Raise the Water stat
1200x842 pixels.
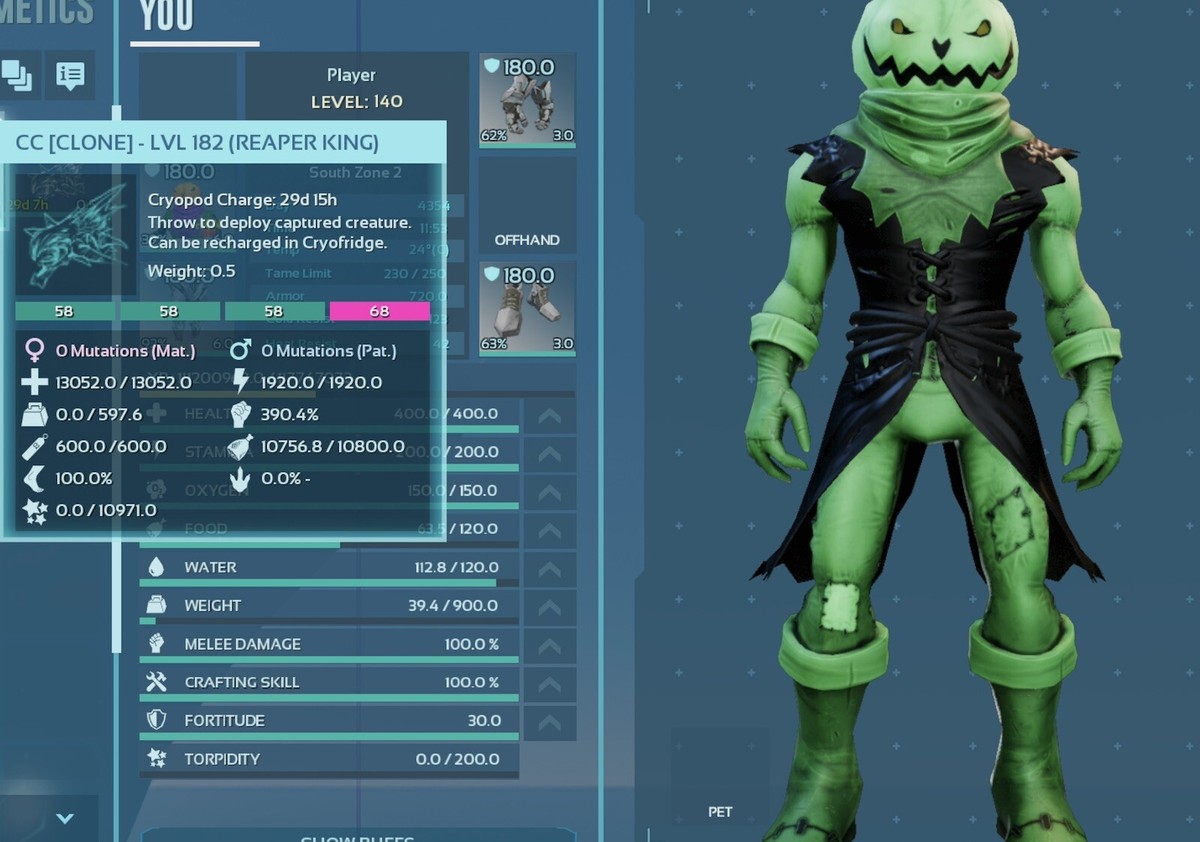549,568
